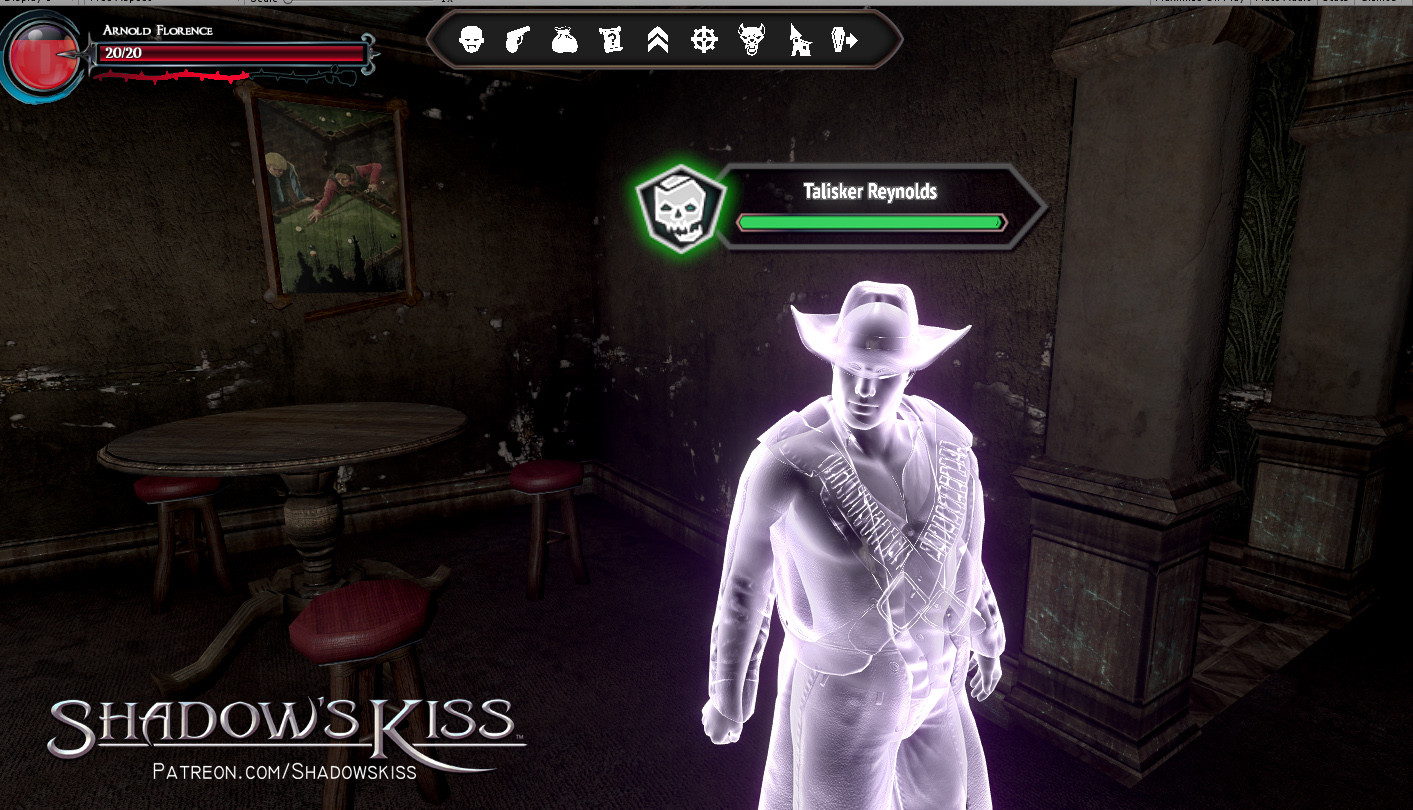Image resolution: width=1413 pixels, height=810 pixels.
Task: Click the Talisker Reynolds nameplate
Action: tap(871, 192)
